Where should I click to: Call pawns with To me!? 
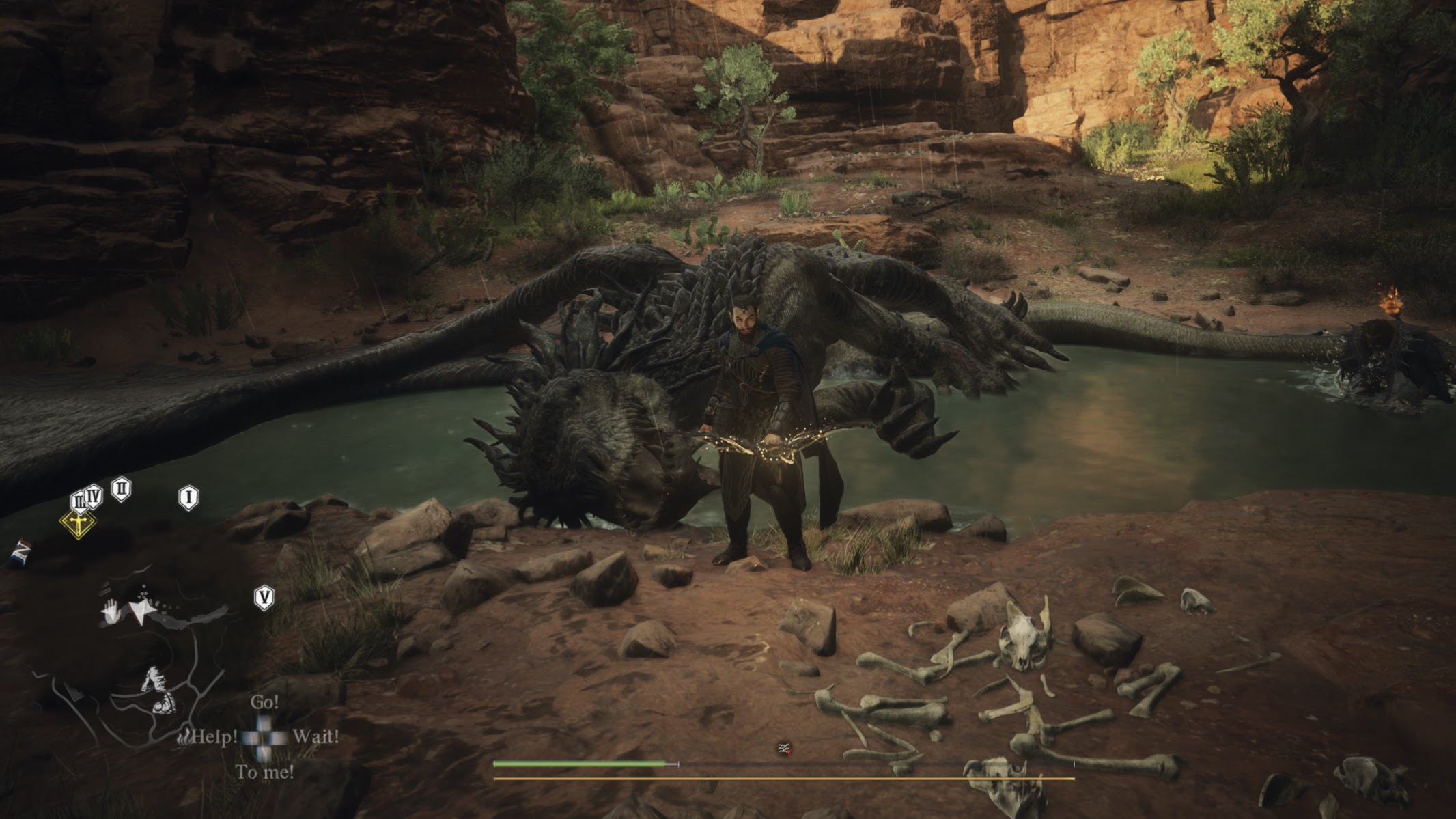click(265, 773)
